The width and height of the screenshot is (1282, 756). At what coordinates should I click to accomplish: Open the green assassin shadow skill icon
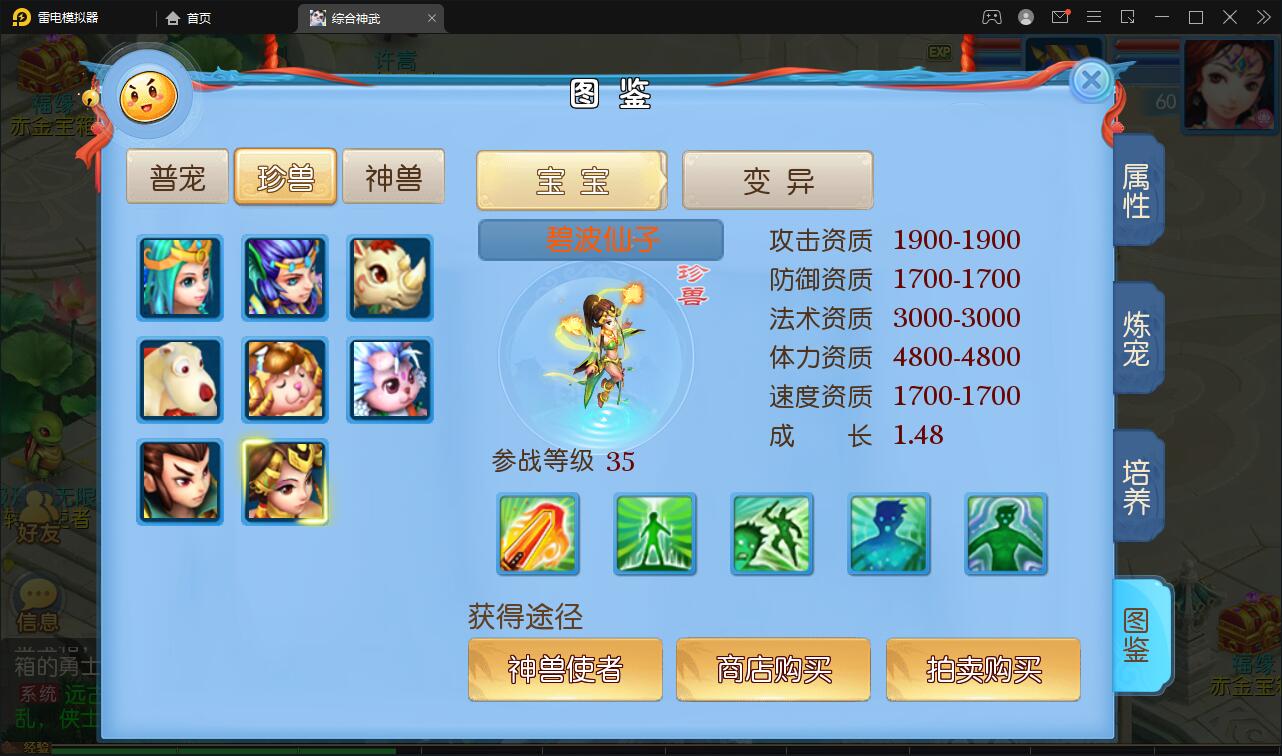coord(771,534)
